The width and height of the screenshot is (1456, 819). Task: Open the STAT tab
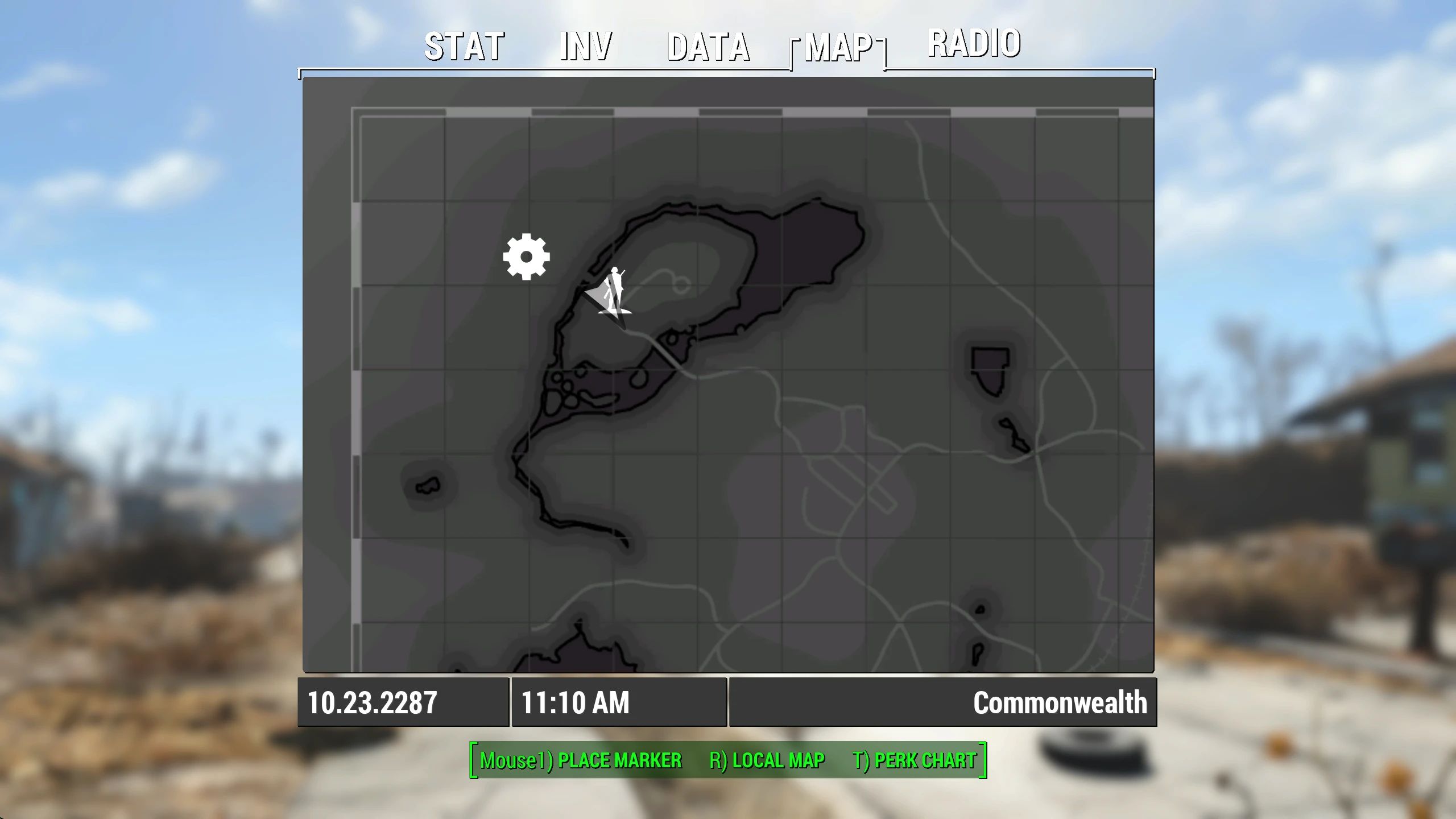(x=462, y=45)
